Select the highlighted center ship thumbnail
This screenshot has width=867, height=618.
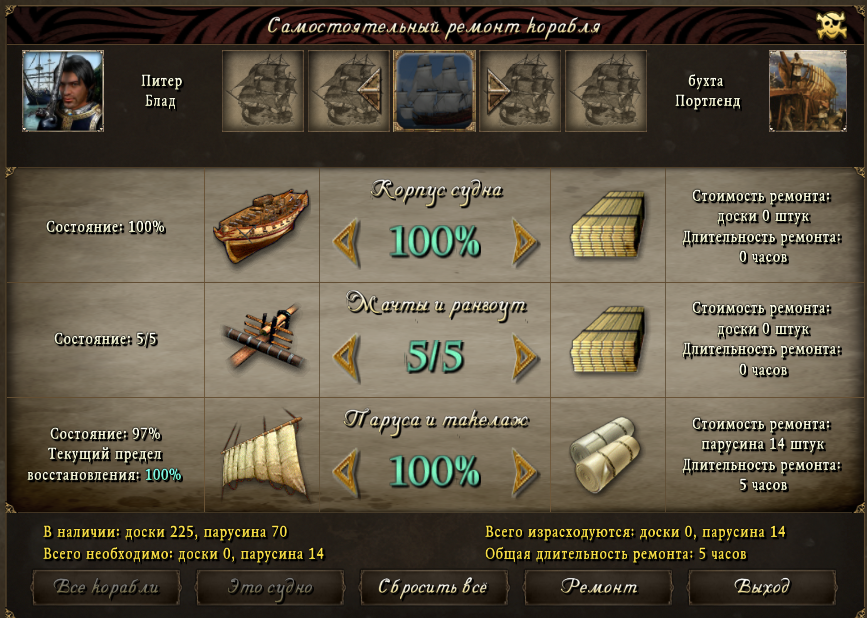click(x=435, y=91)
